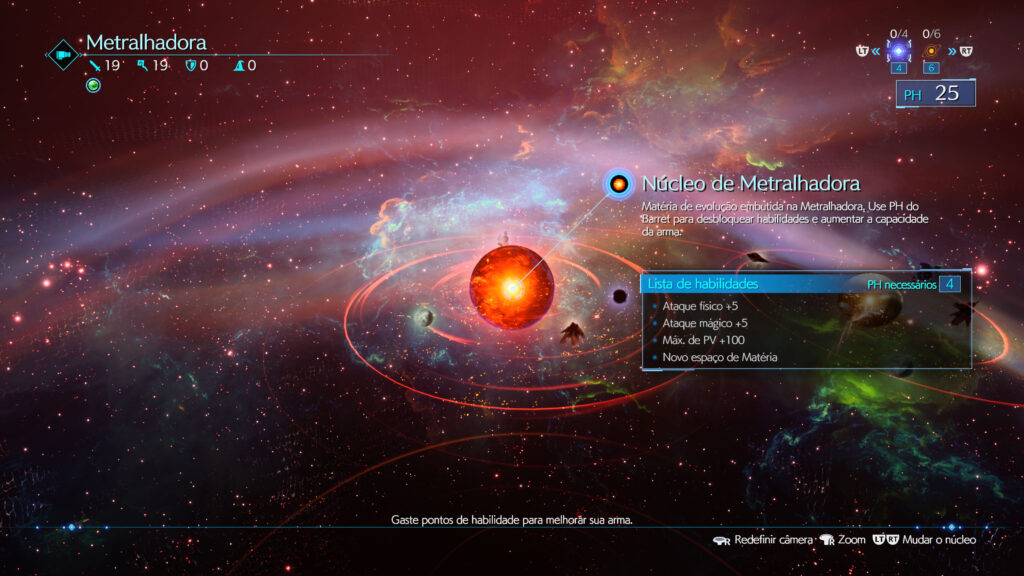1024x576 pixels.
Task: Select the blue core with 0/4 progress
Action: [898, 51]
